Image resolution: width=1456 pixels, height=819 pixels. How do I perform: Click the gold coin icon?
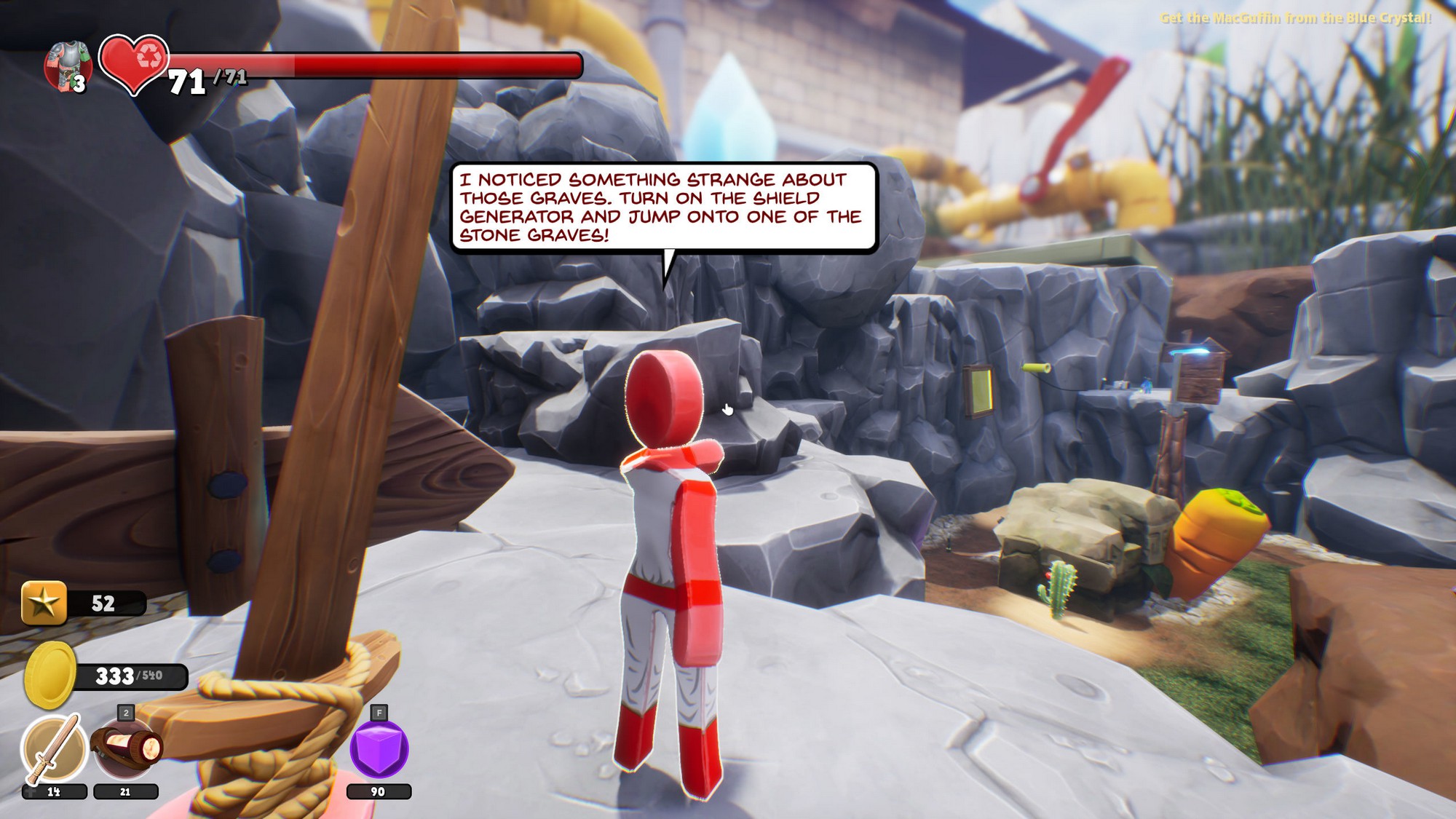tap(50, 675)
